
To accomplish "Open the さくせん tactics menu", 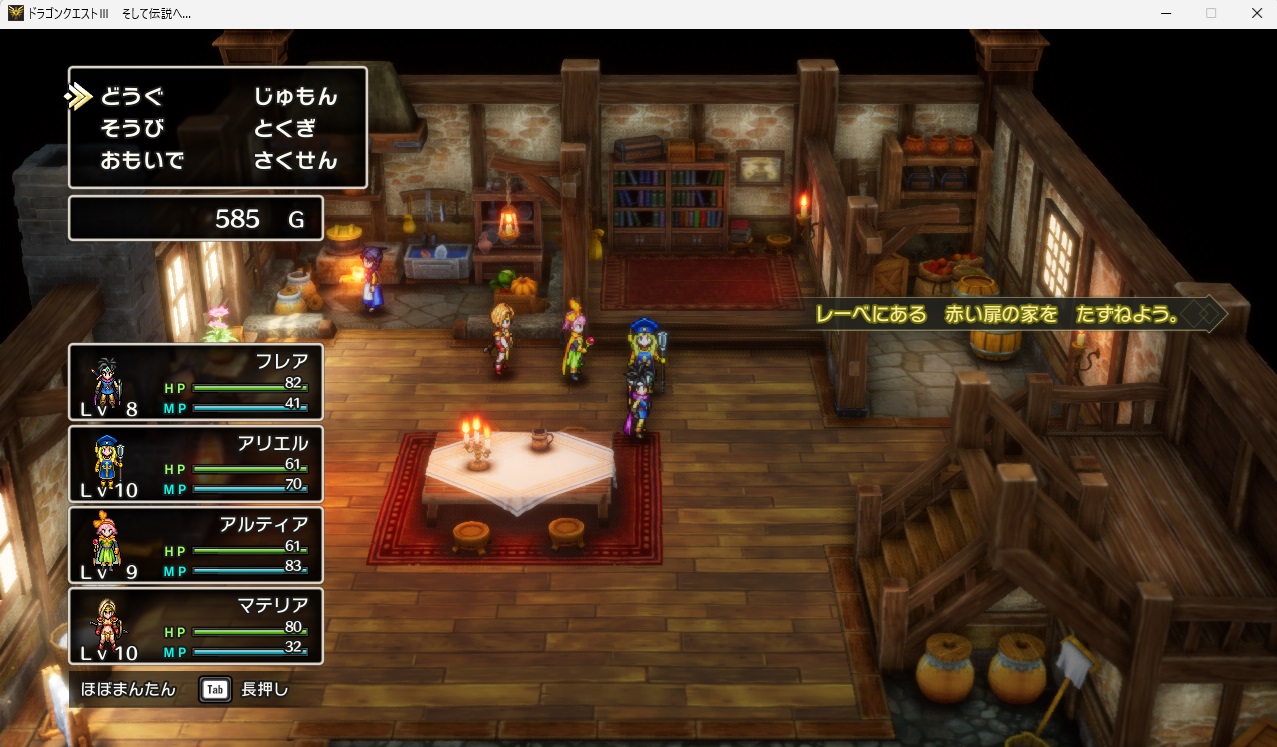I will tap(295, 161).
